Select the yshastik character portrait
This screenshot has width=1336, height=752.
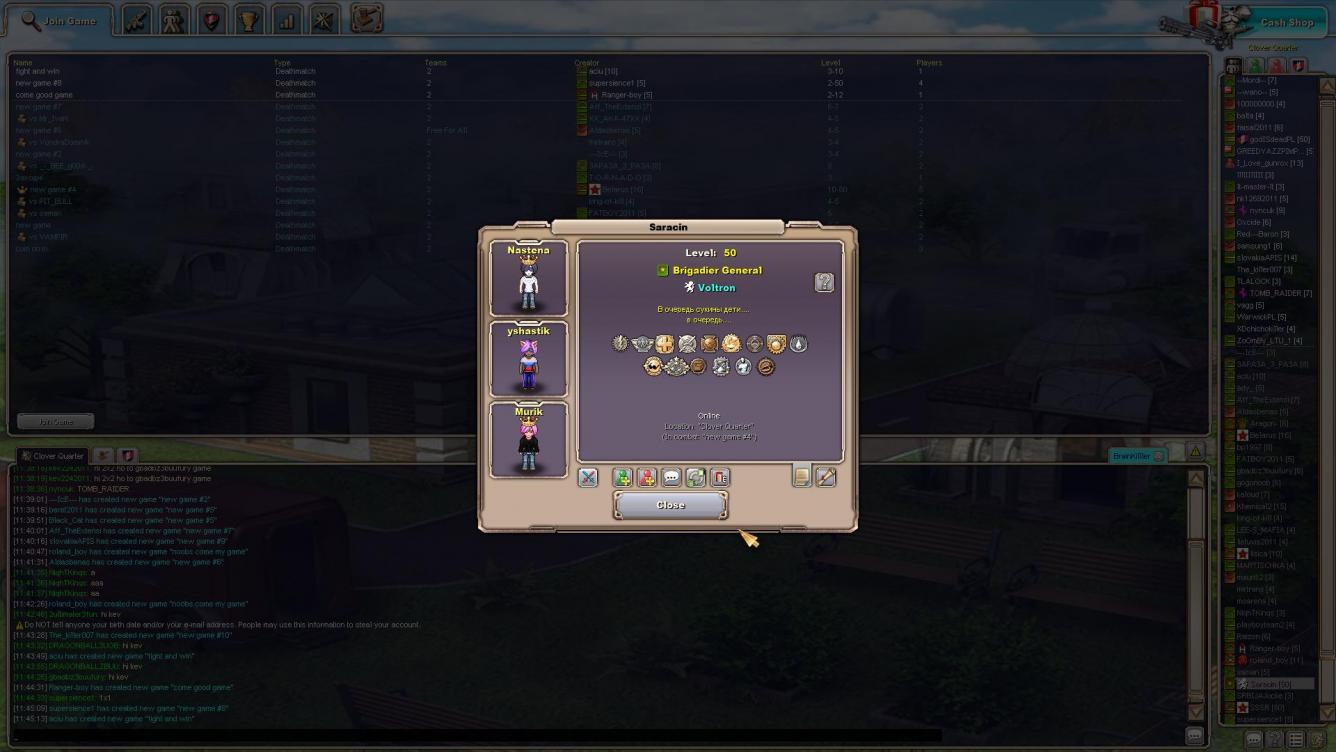tap(528, 358)
